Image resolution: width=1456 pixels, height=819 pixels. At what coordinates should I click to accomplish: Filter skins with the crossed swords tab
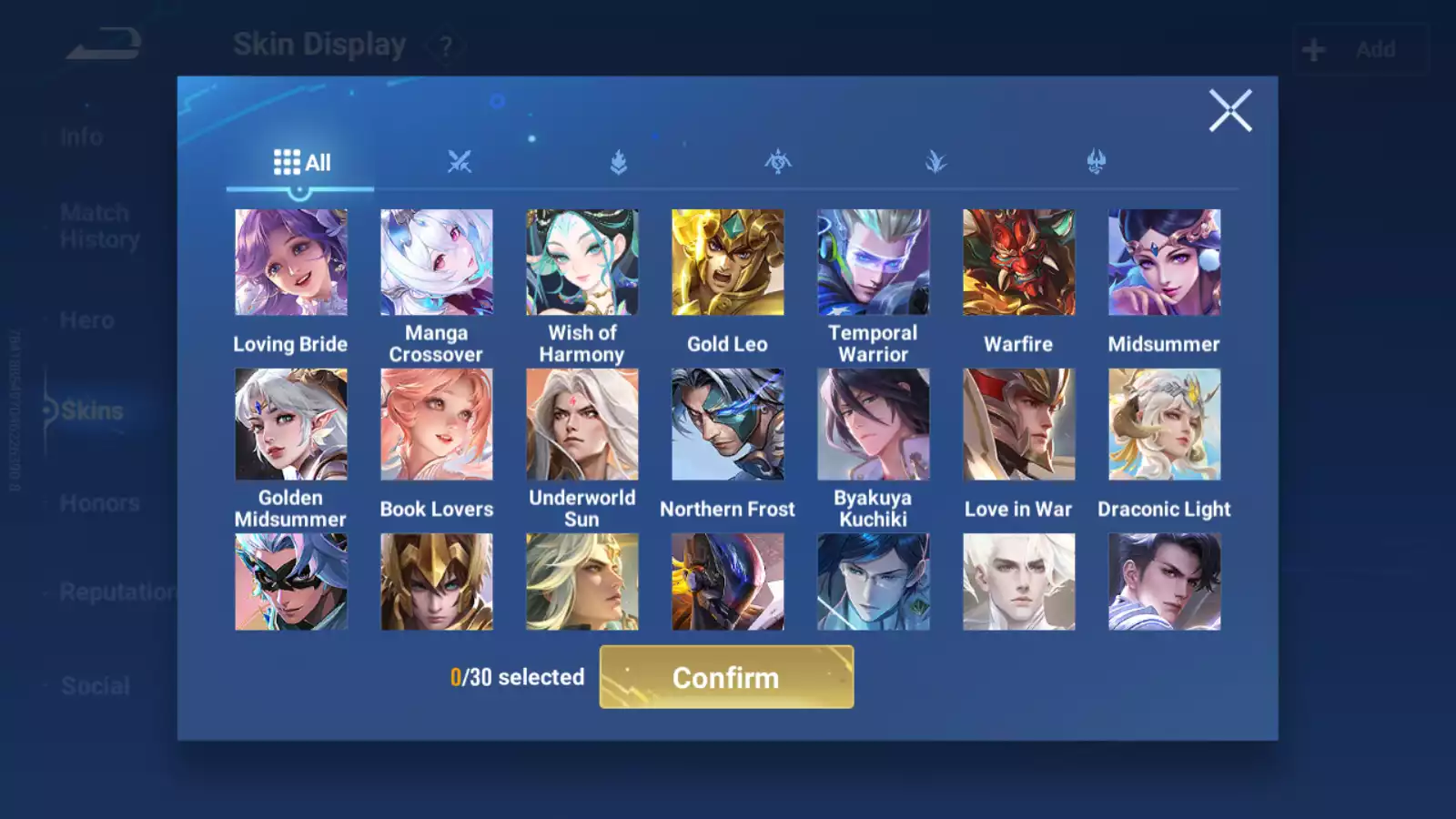click(x=460, y=163)
